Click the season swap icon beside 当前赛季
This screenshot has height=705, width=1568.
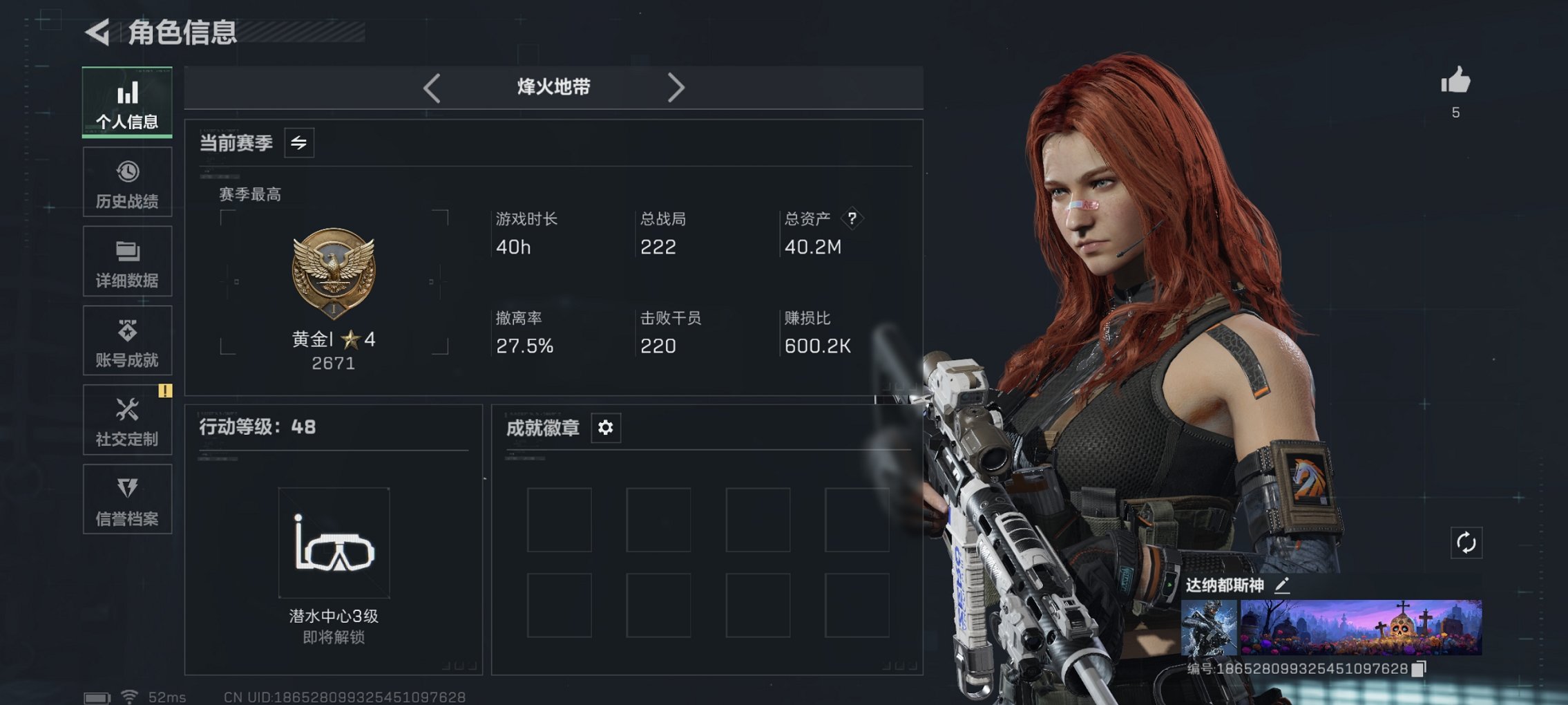coord(300,143)
